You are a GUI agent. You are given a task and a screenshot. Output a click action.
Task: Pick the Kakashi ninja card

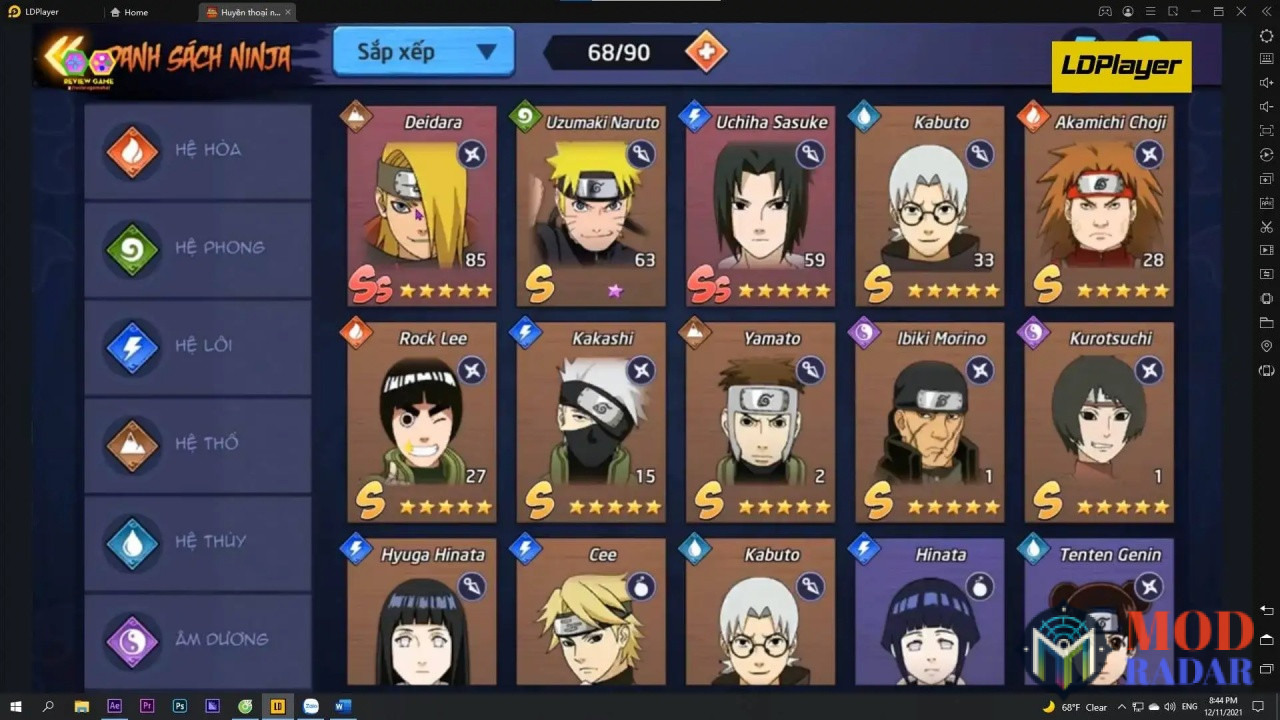tap(590, 422)
